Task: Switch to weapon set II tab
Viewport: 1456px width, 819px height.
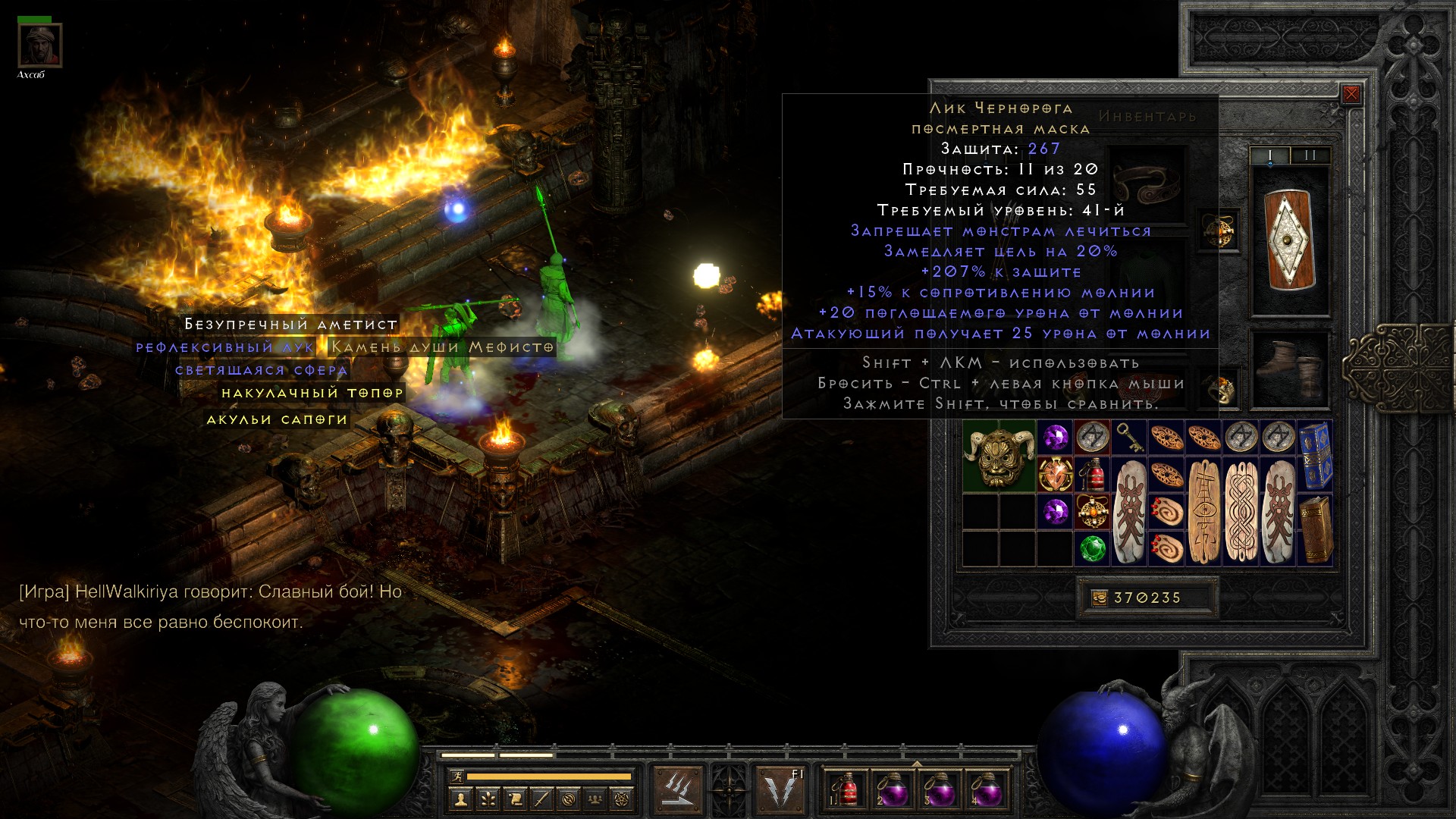Action: (x=1310, y=155)
